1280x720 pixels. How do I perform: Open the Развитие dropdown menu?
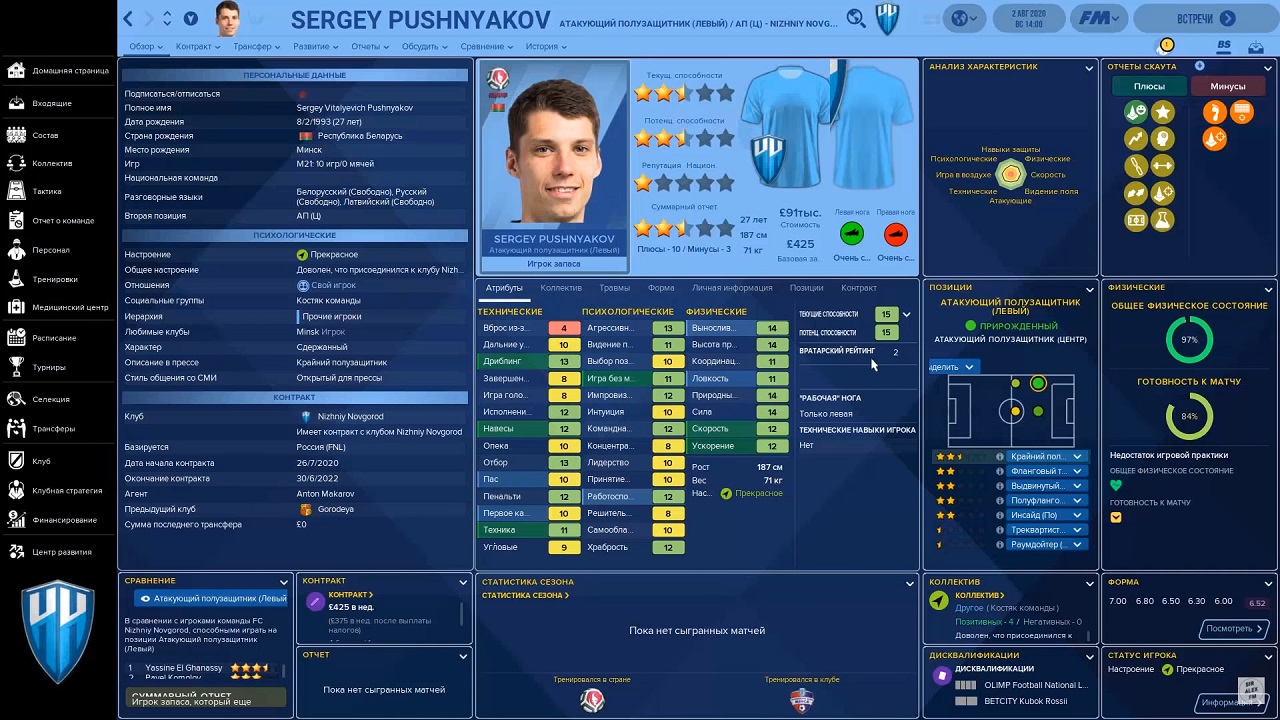pyautogui.click(x=315, y=47)
